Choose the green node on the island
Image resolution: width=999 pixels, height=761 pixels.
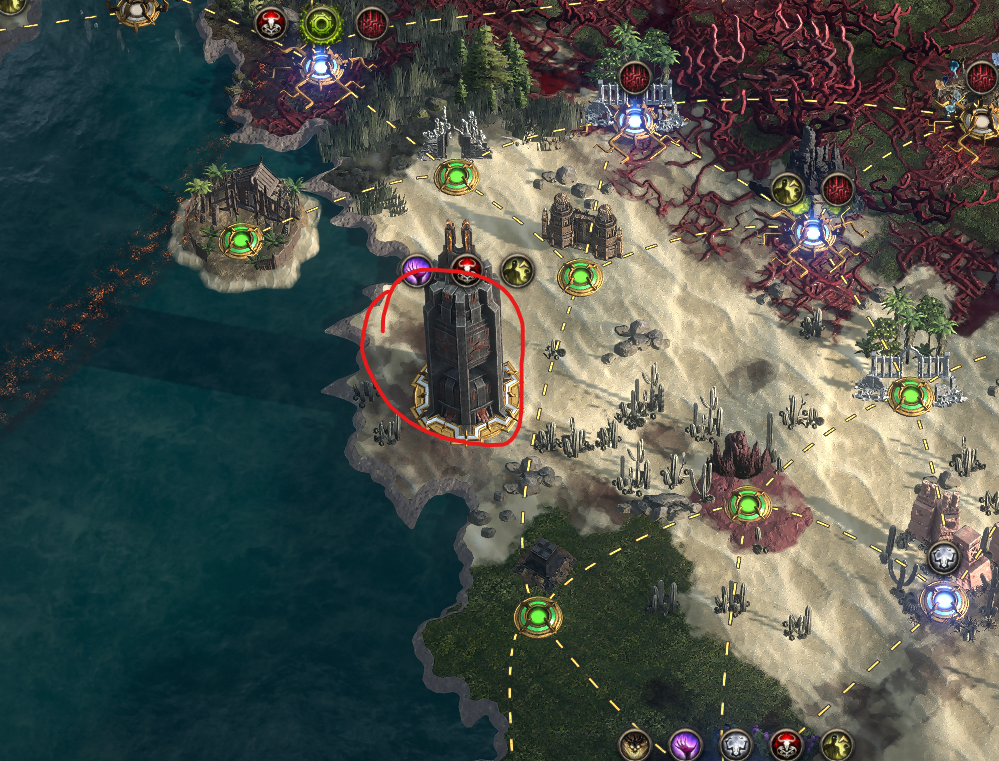pyautogui.click(x=241, y=240)
